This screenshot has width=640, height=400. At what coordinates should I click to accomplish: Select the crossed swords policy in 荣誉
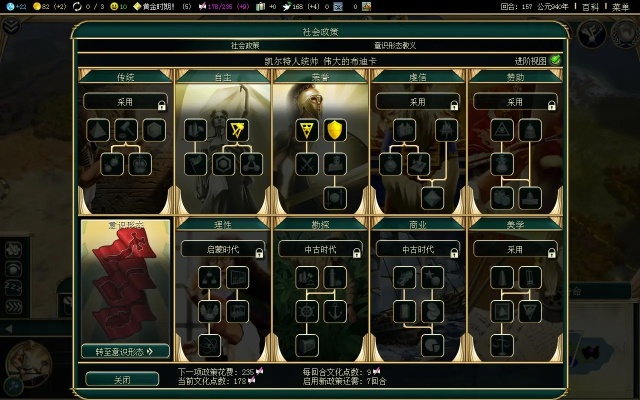pyautogui.click(x=306, y=163)
